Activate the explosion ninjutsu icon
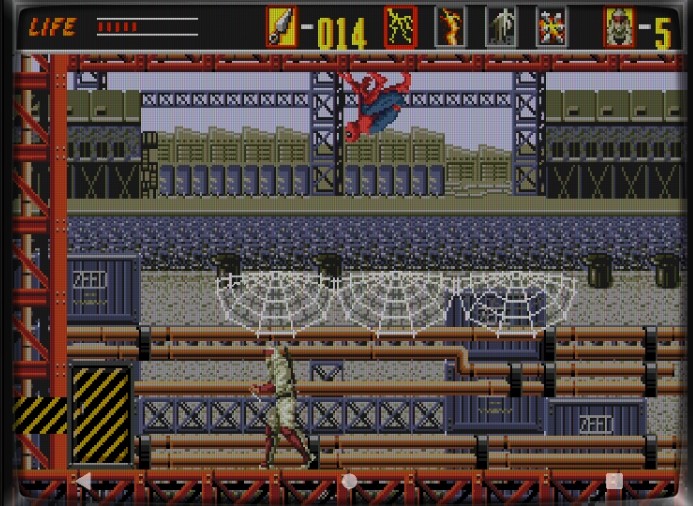The width and height of the screenshot is (693, 506). pos(551,27)
